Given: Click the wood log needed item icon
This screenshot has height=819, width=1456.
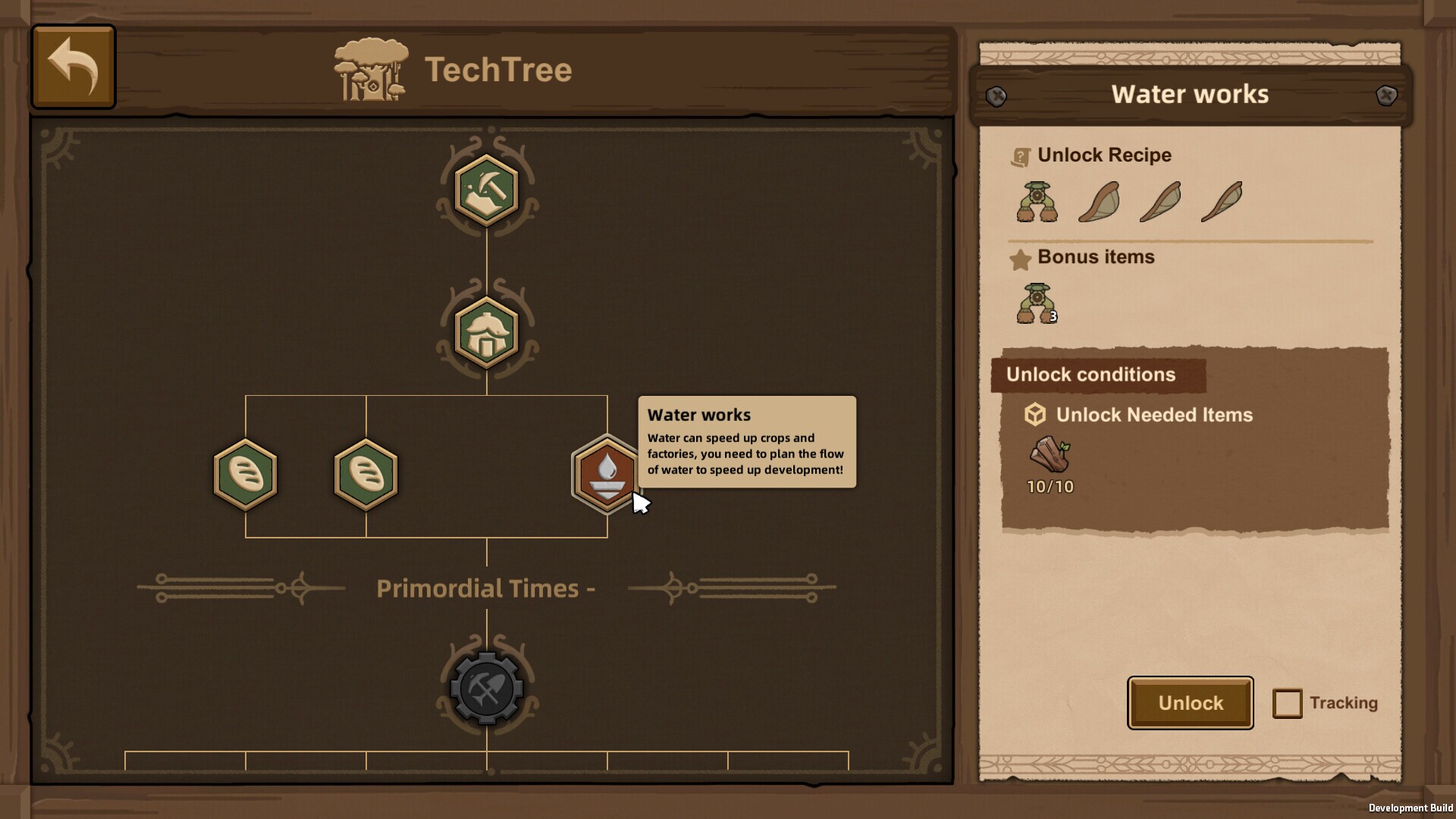Looking at the screenshot, I should coord(1050,455).
